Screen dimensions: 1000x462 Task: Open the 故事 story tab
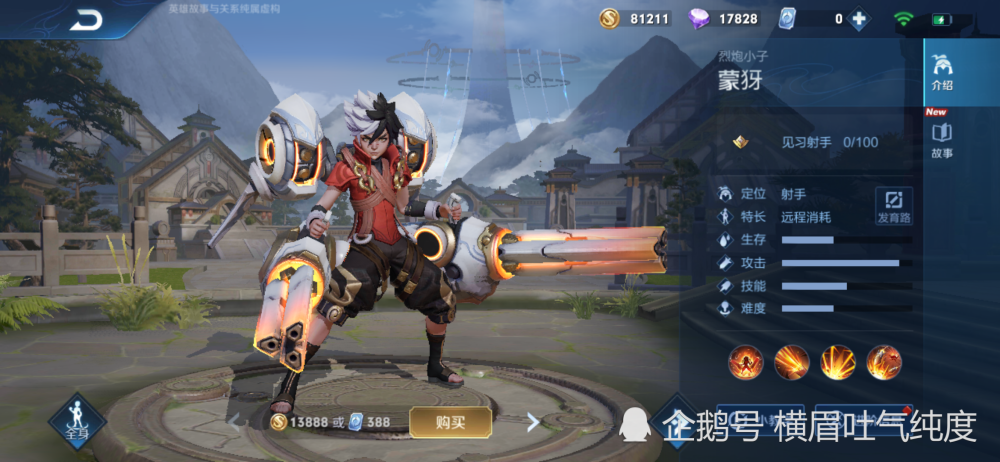(941, 140)
